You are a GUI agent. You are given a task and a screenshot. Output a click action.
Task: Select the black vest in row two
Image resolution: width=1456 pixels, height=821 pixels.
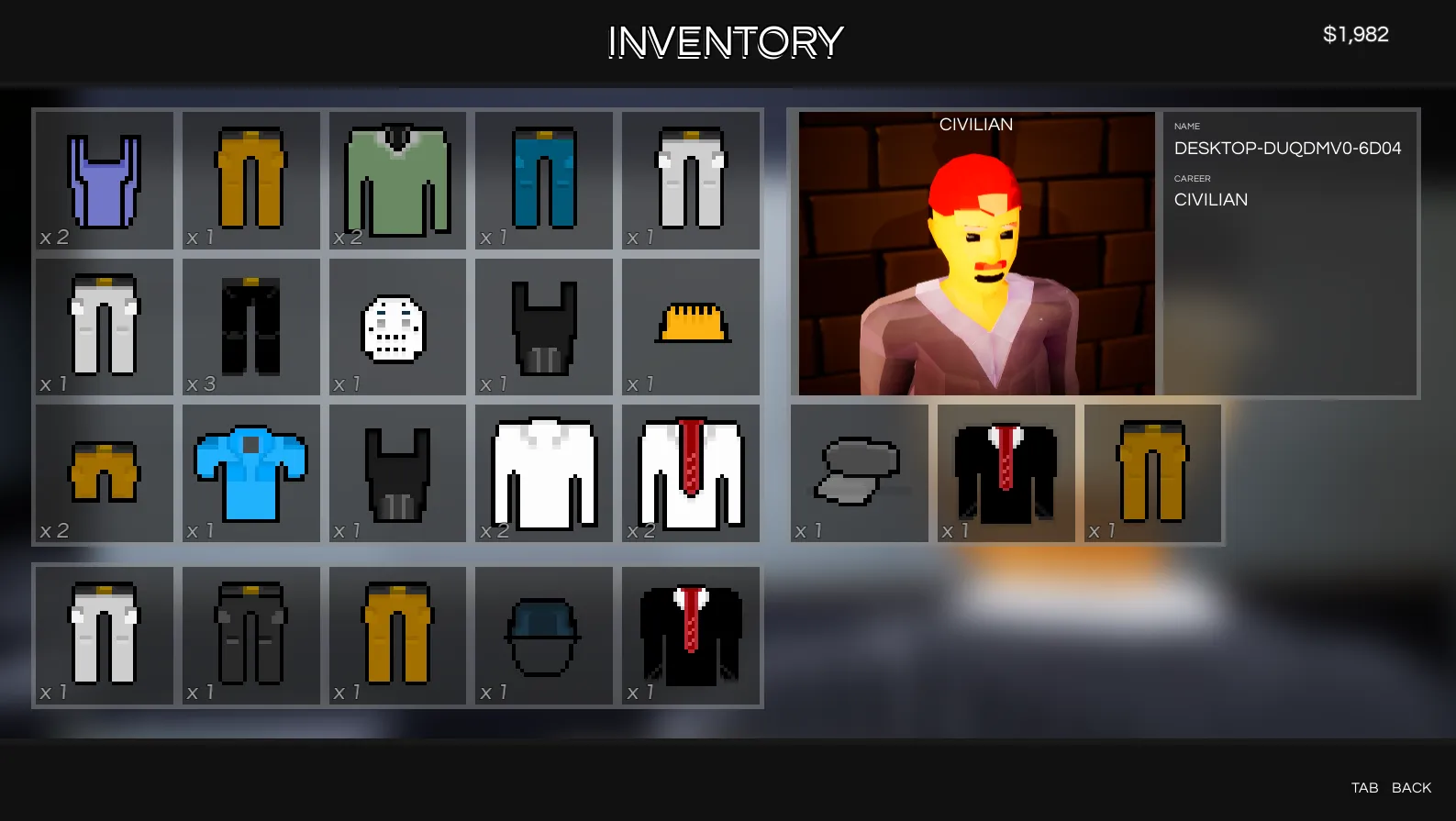pyautogui.click(x=544, y=327)
